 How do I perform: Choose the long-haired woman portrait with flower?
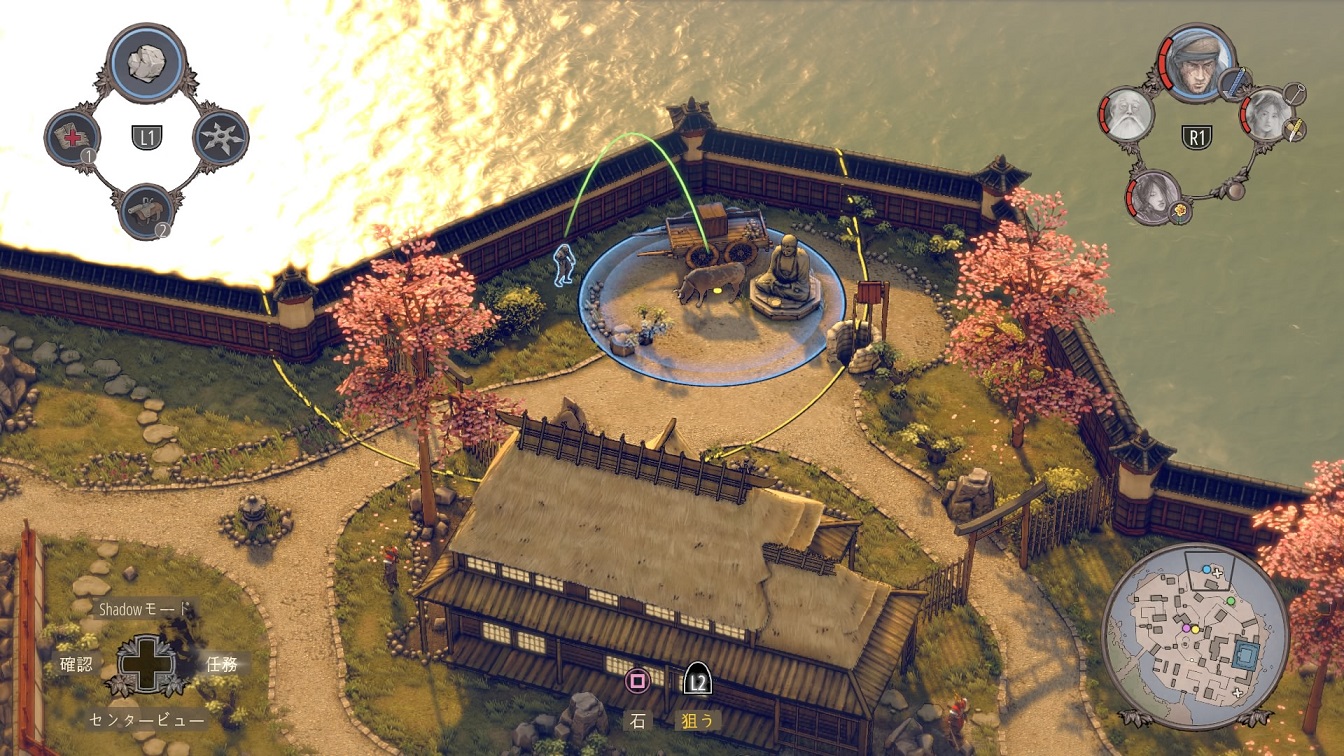click(x=1157, y=196)
